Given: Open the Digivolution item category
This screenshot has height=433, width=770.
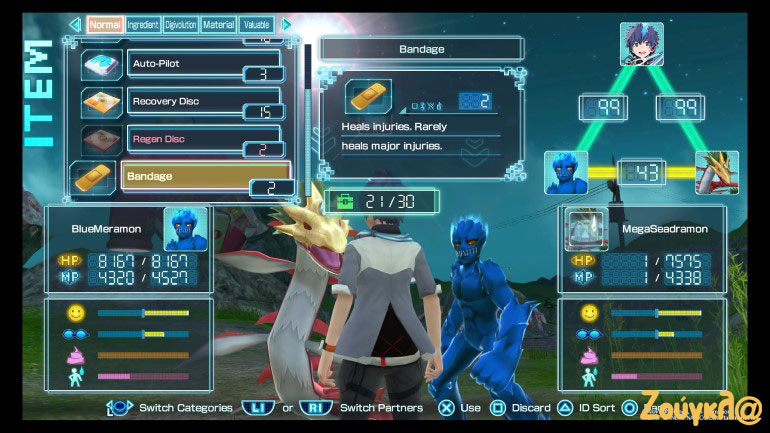Looking at the screenshot, I should tap(180, 24).
